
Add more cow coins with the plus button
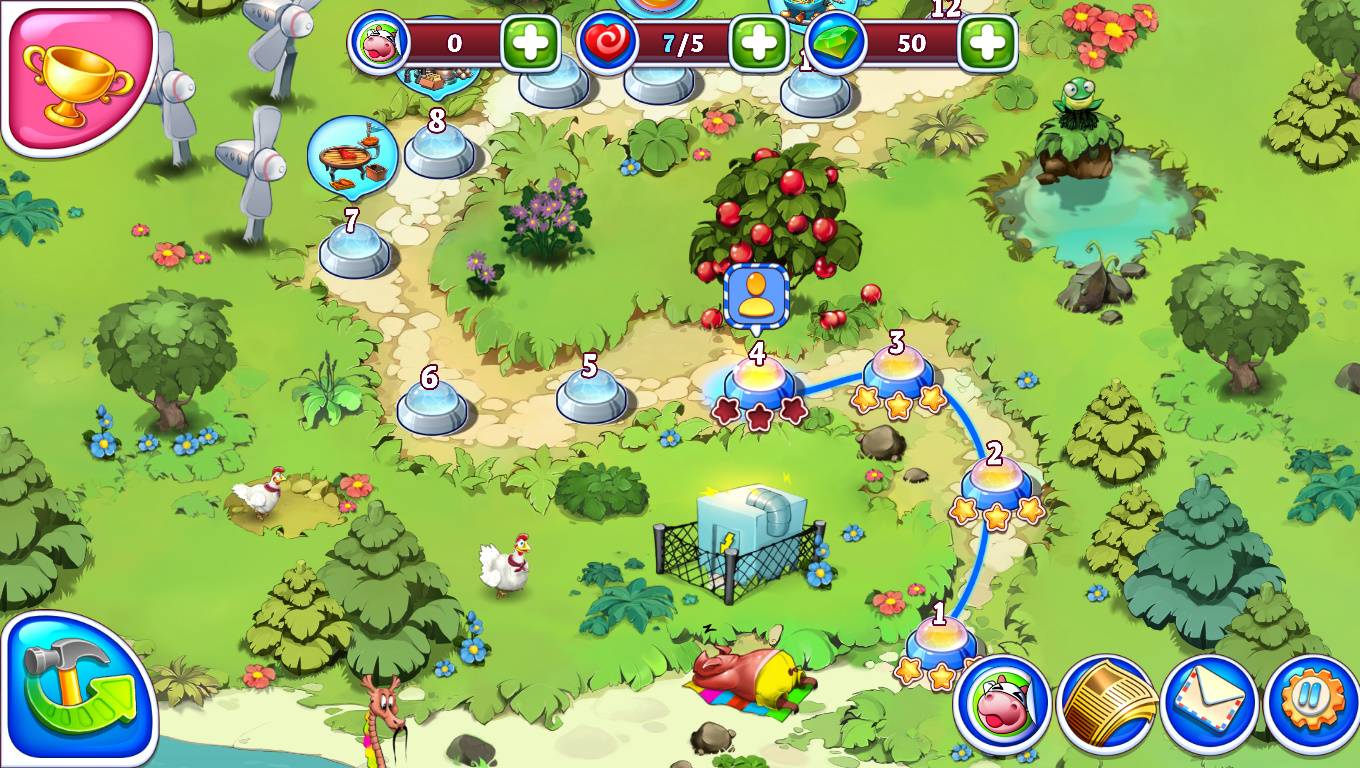pos(530,43)
